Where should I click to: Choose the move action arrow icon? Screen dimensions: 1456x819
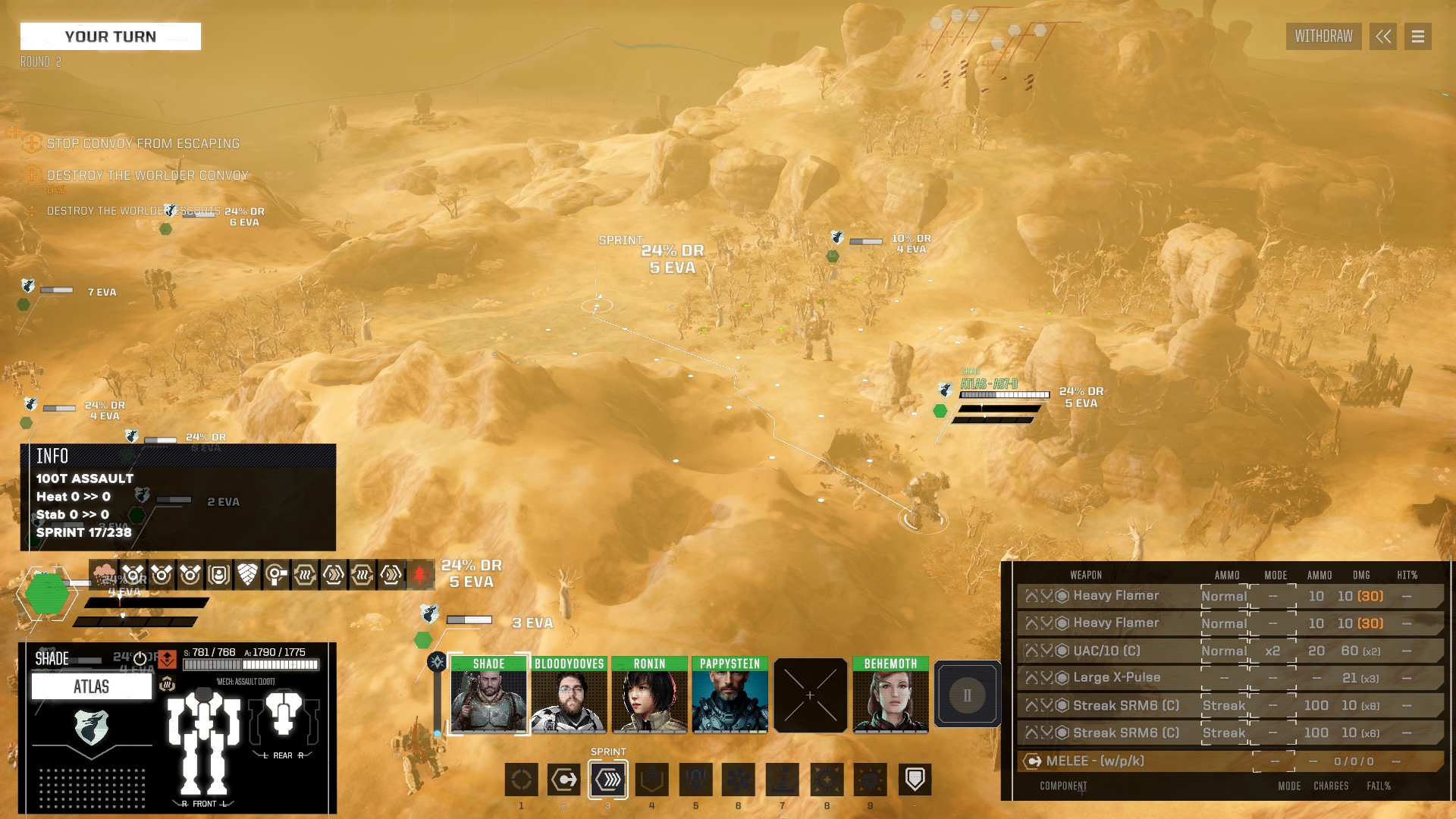pos(564,780)
